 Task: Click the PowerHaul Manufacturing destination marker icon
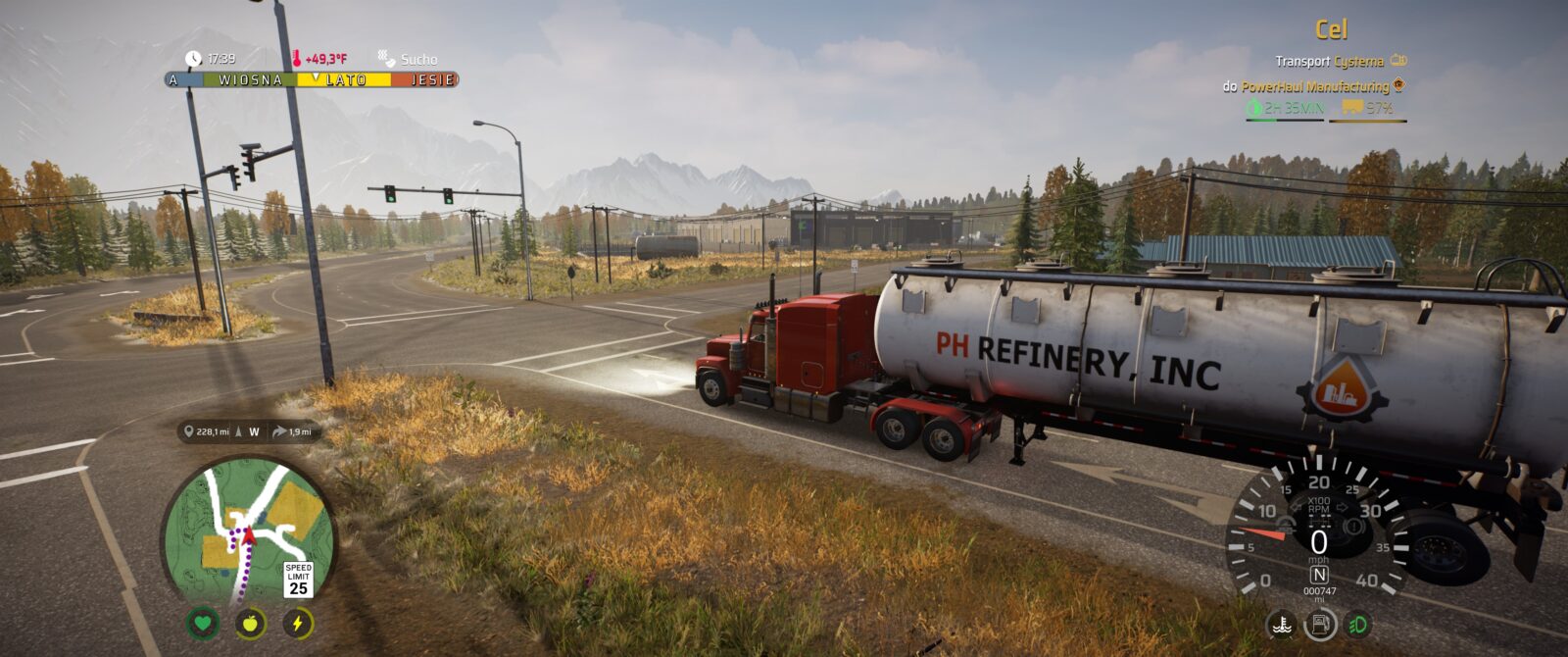point(1398,86)
